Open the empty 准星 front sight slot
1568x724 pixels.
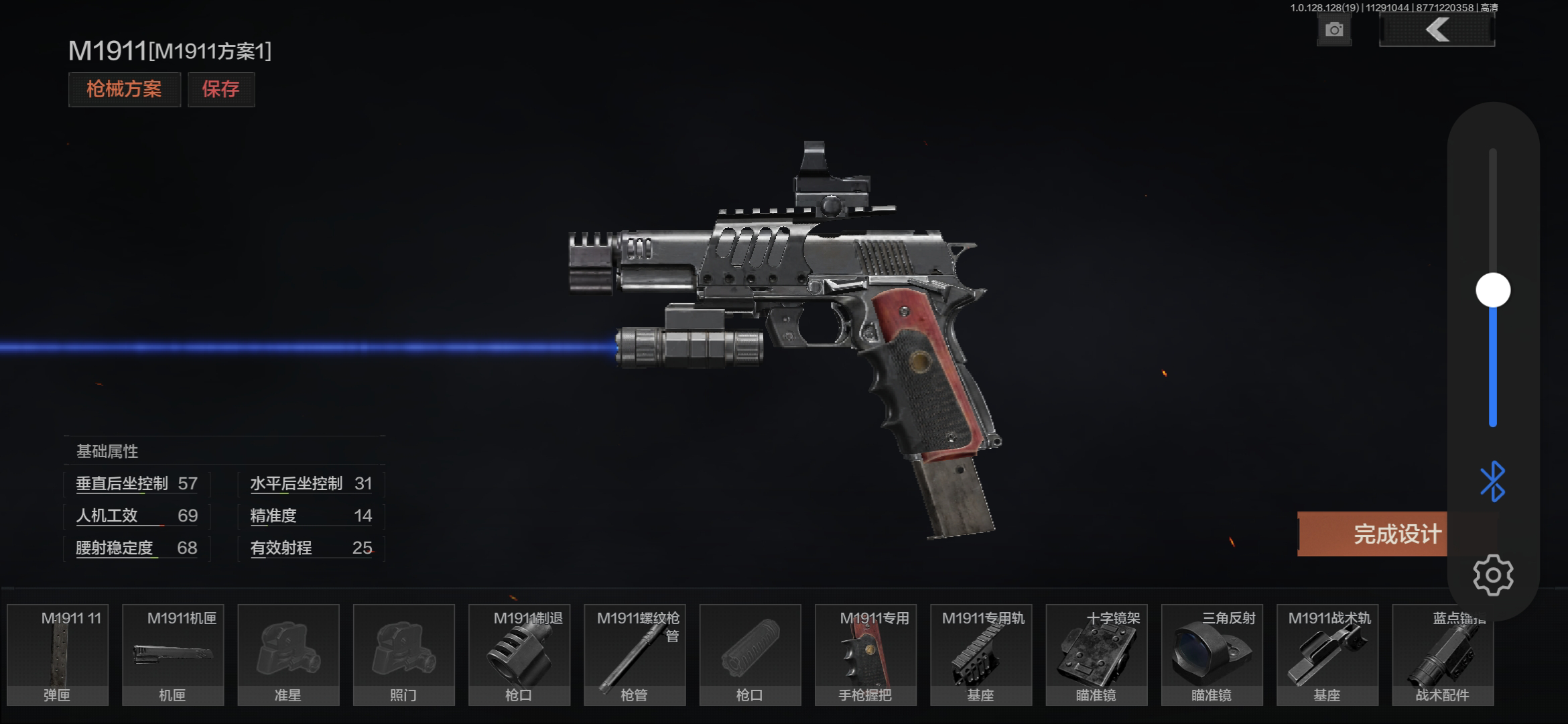[x=288, y=655]
